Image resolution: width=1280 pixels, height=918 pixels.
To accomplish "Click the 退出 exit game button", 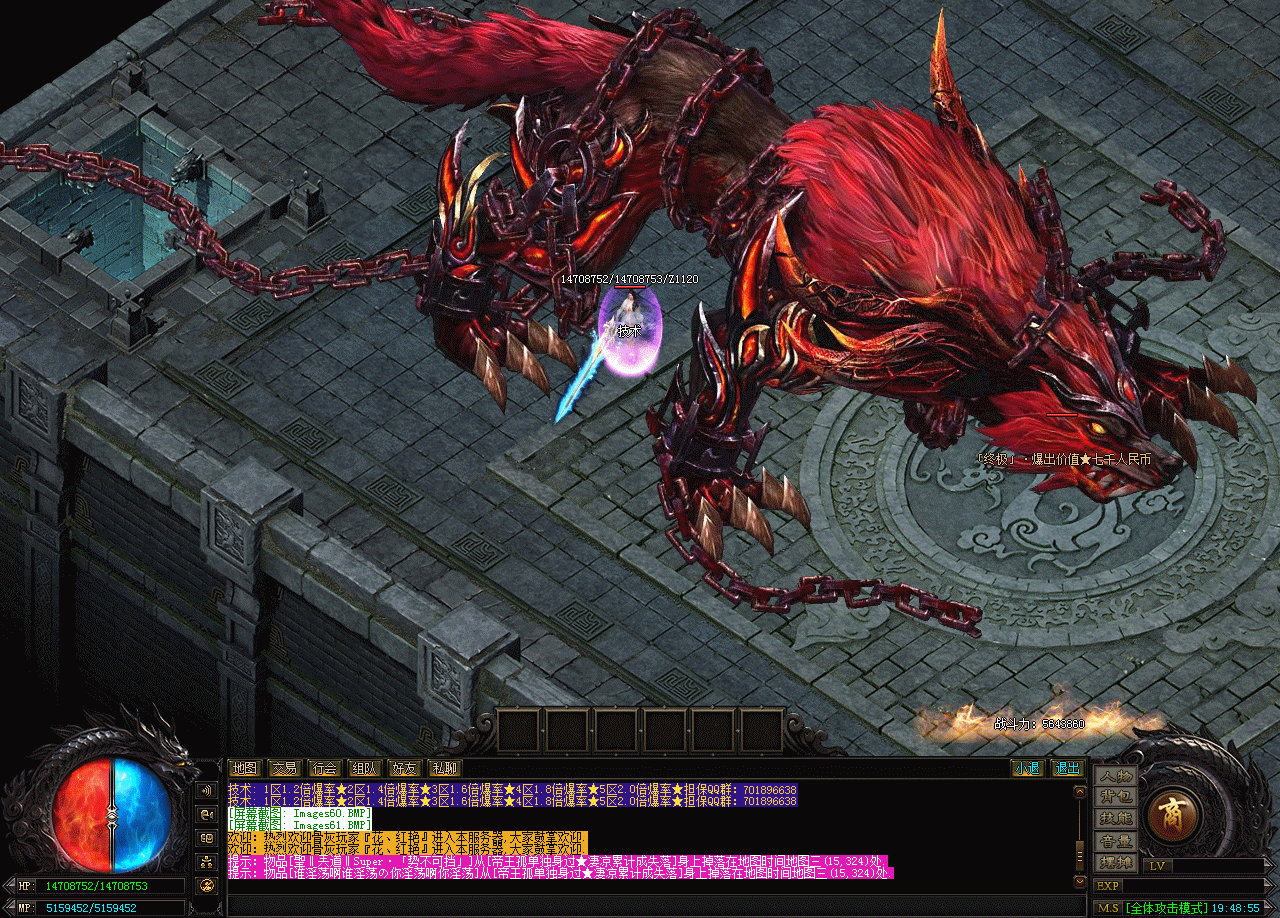I will tap(1067, 768).
